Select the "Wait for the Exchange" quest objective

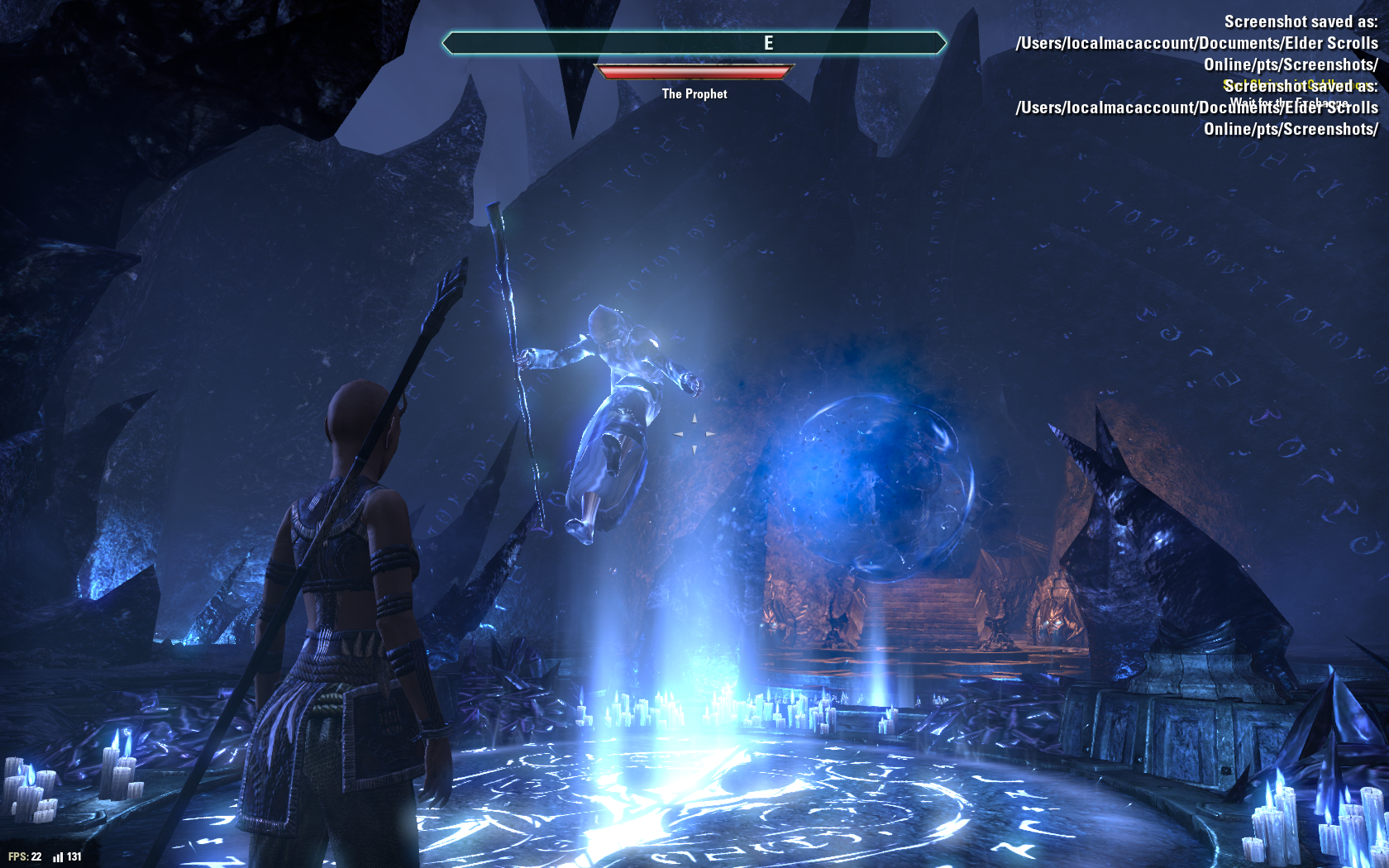(1288, 103)
